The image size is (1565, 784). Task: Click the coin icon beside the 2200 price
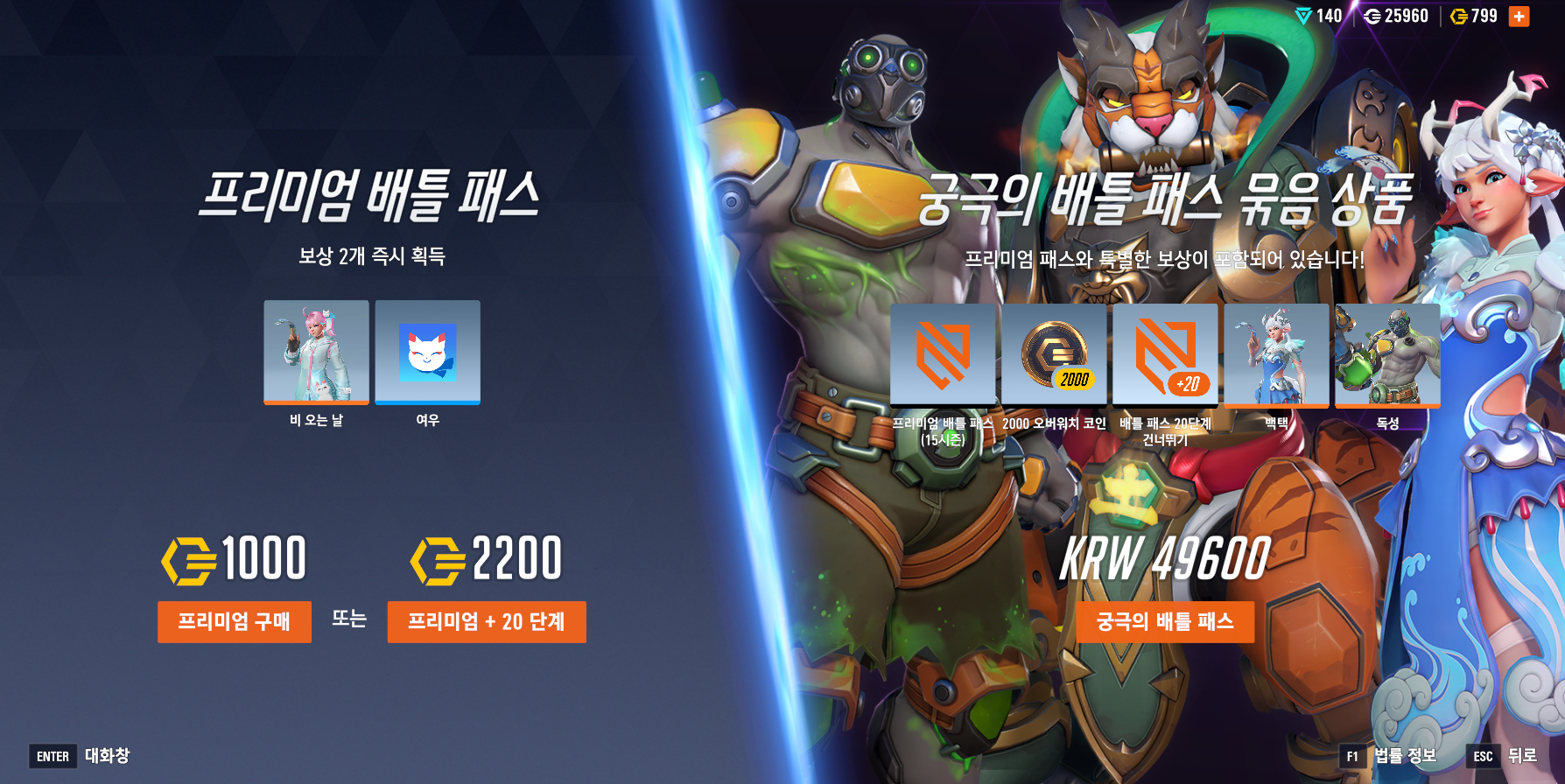click(438, 560)
